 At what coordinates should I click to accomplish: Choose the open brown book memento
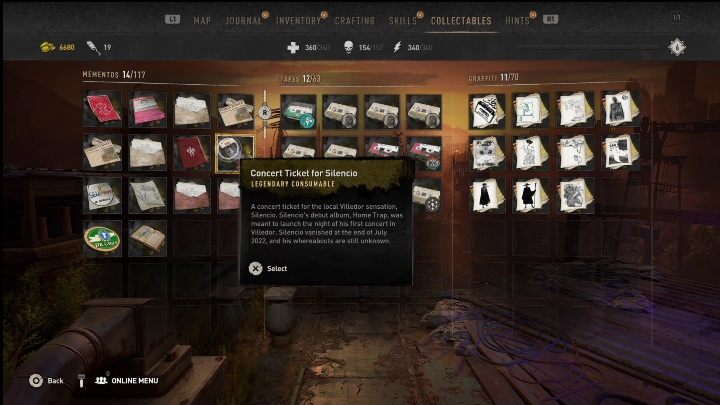point(146,238)
